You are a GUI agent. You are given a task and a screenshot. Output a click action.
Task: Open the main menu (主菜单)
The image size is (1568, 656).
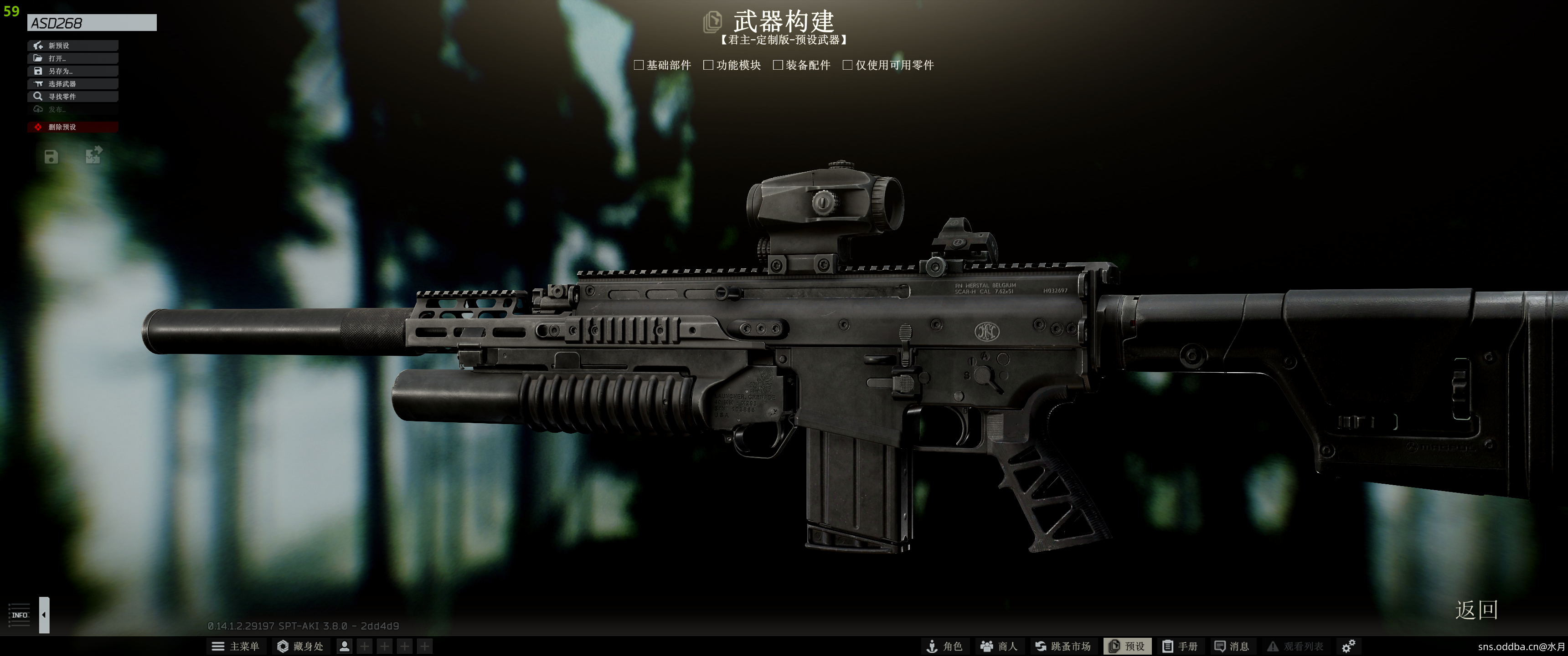tap(236, 646)
